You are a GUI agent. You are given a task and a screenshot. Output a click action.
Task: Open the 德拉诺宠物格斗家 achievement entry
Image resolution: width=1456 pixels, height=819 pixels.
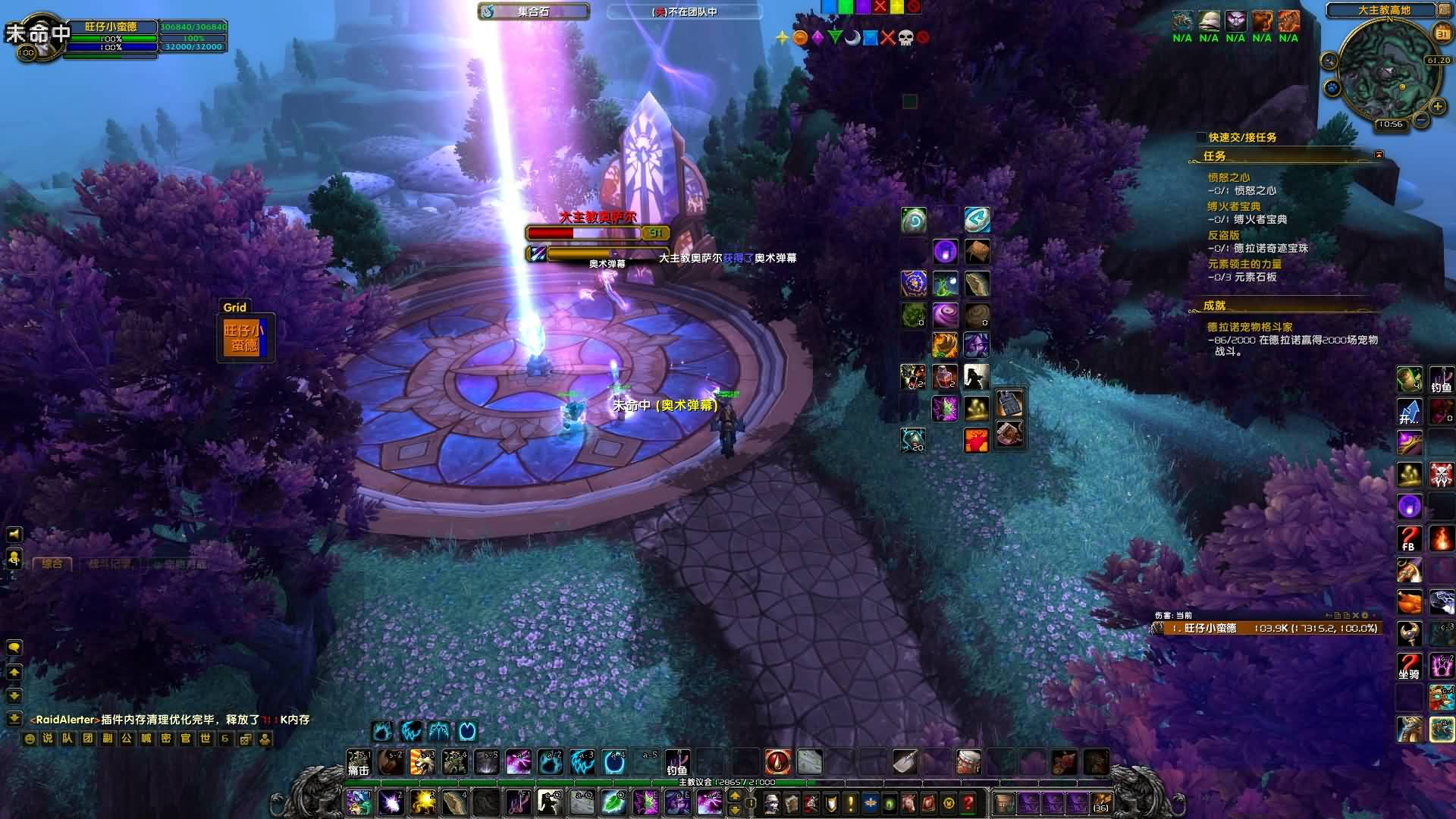coord(1250,327)
